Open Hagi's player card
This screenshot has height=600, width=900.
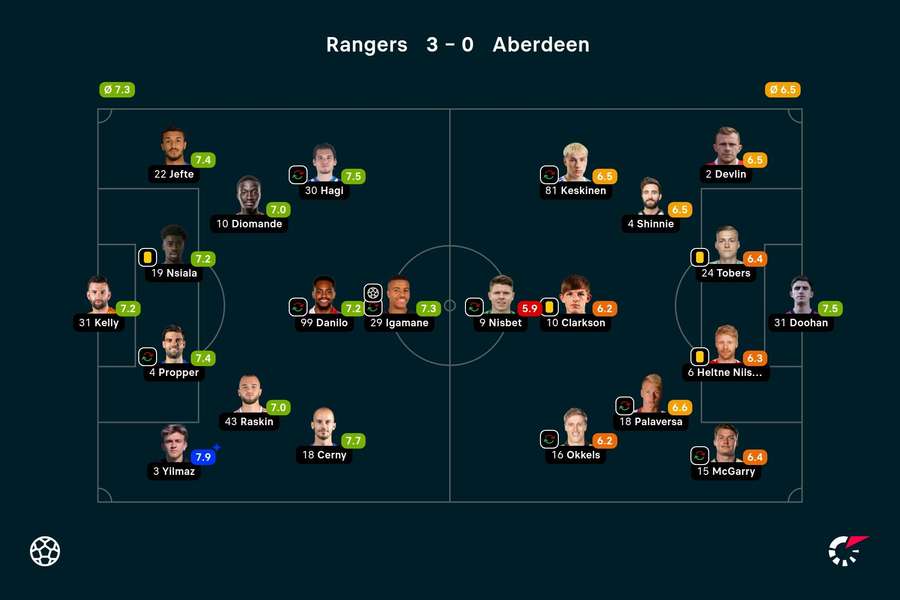click(x=324, y=164)
